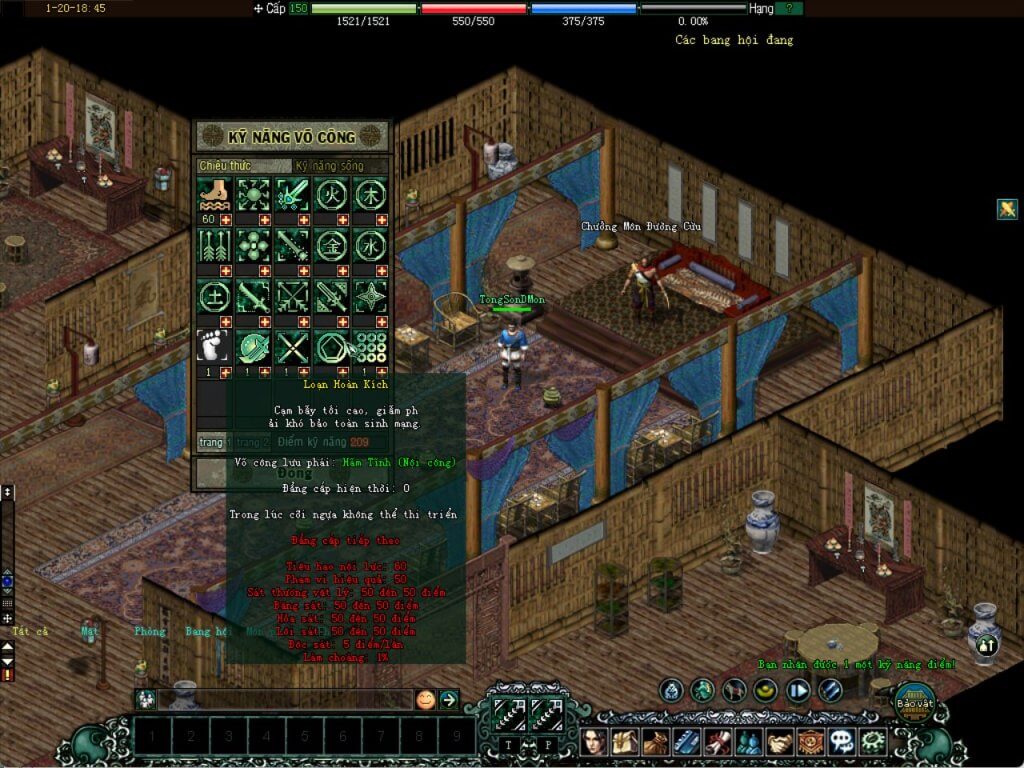Open the green gear settings icon

pyautogui.click(x=873, y=742)
